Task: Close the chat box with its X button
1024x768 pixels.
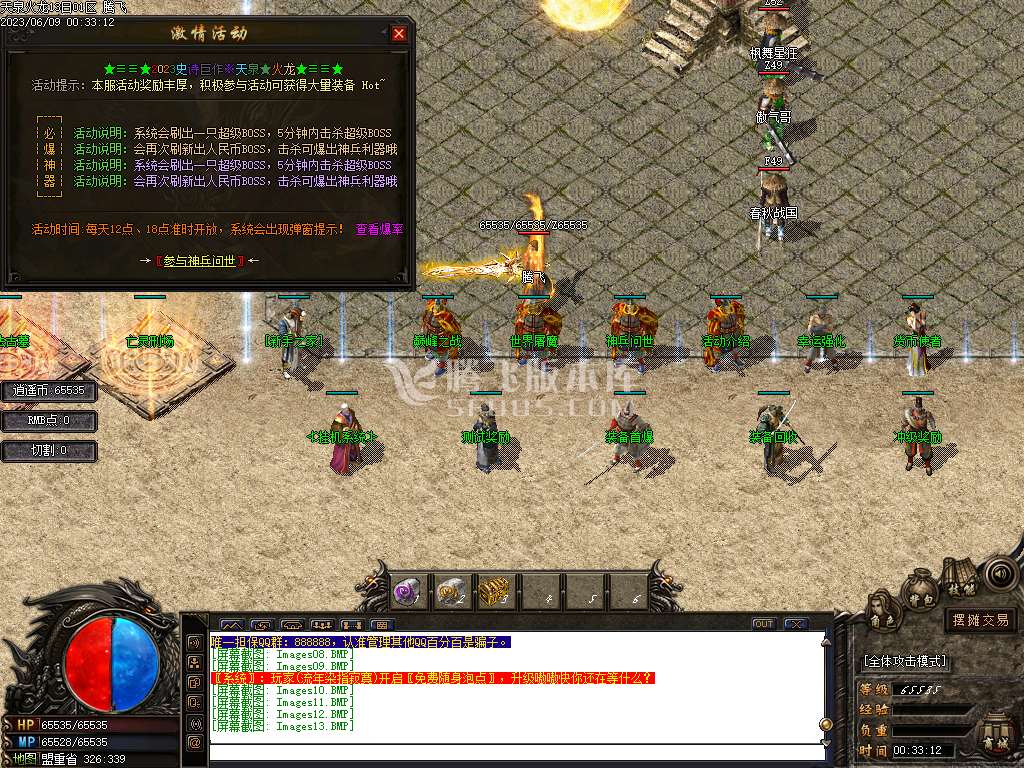Action: [x=796, y=624]
